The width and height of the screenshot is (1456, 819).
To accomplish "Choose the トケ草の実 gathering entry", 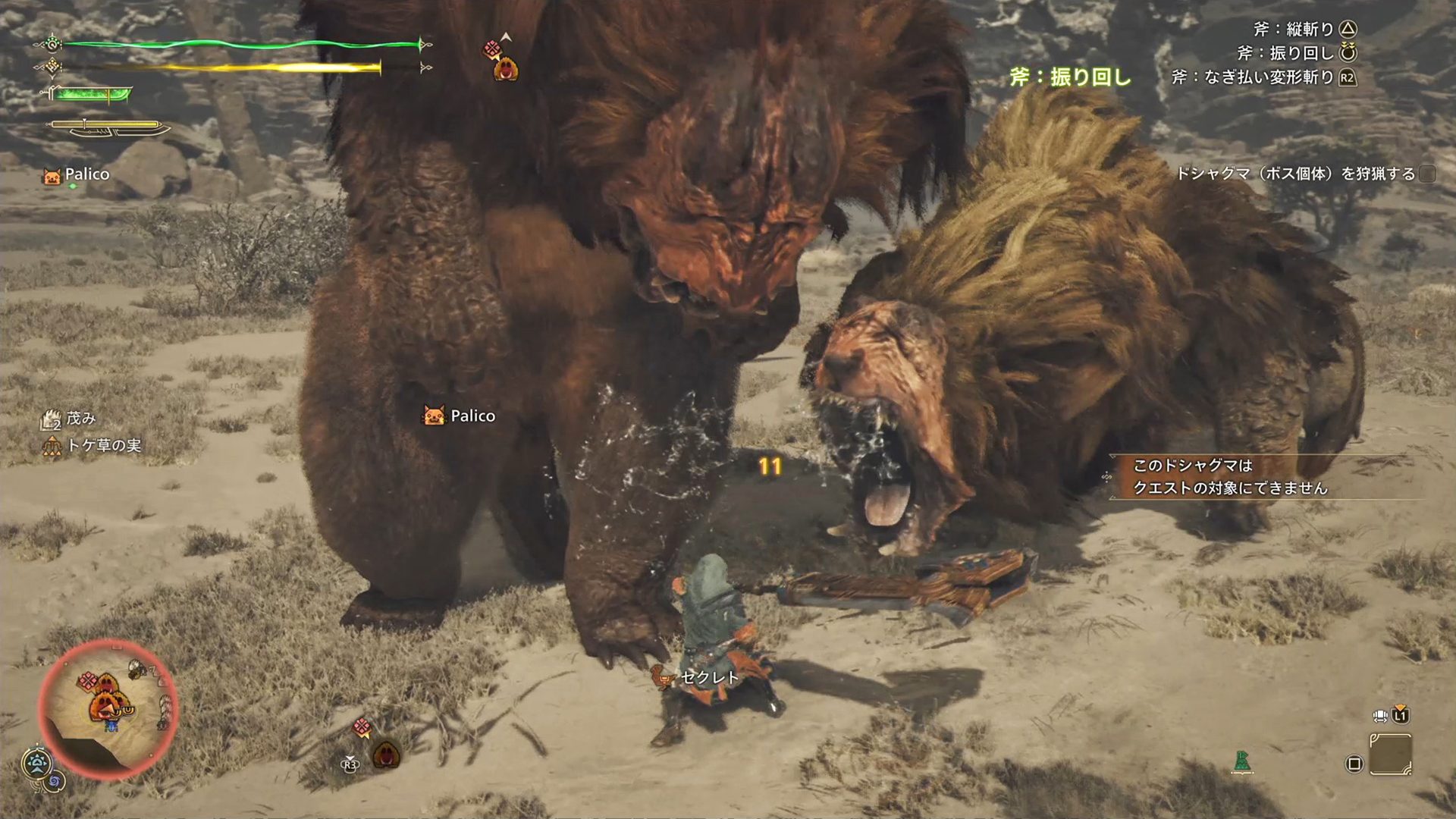I will pos(93,446).
